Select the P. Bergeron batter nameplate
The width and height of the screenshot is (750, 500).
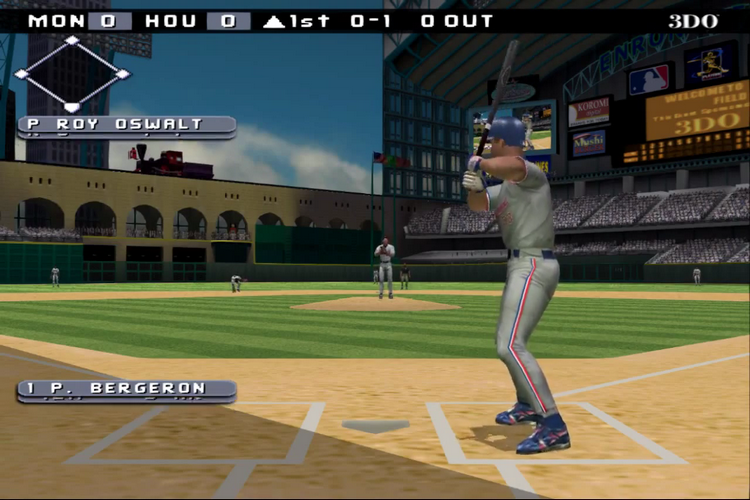pos(127,389)
